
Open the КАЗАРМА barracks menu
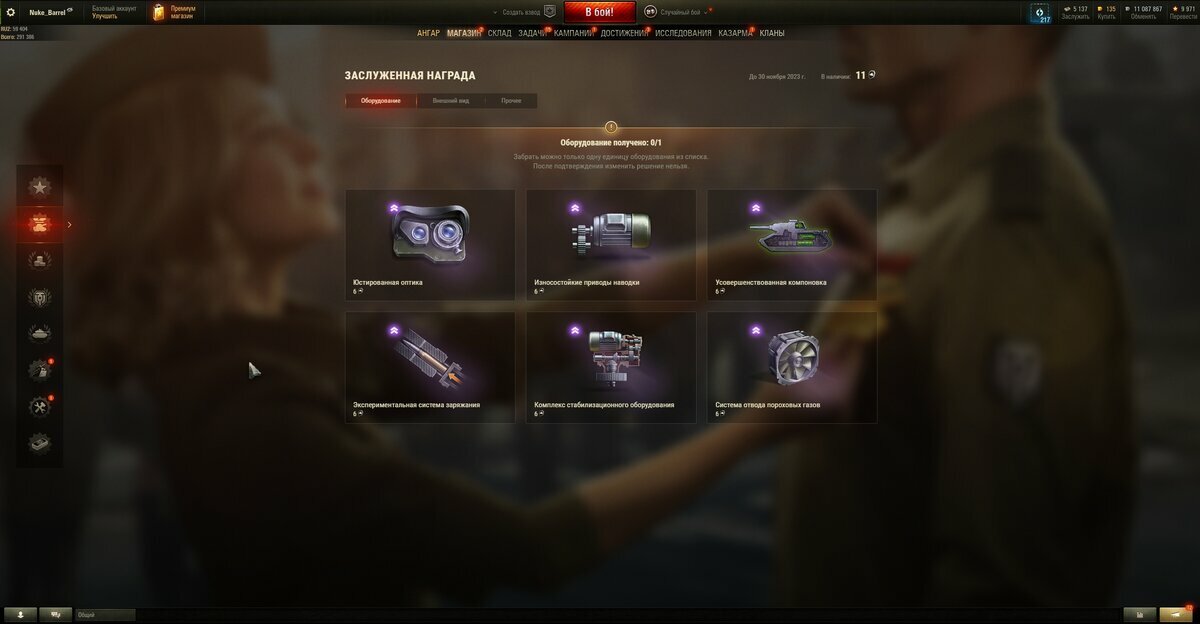pos(735,33)
